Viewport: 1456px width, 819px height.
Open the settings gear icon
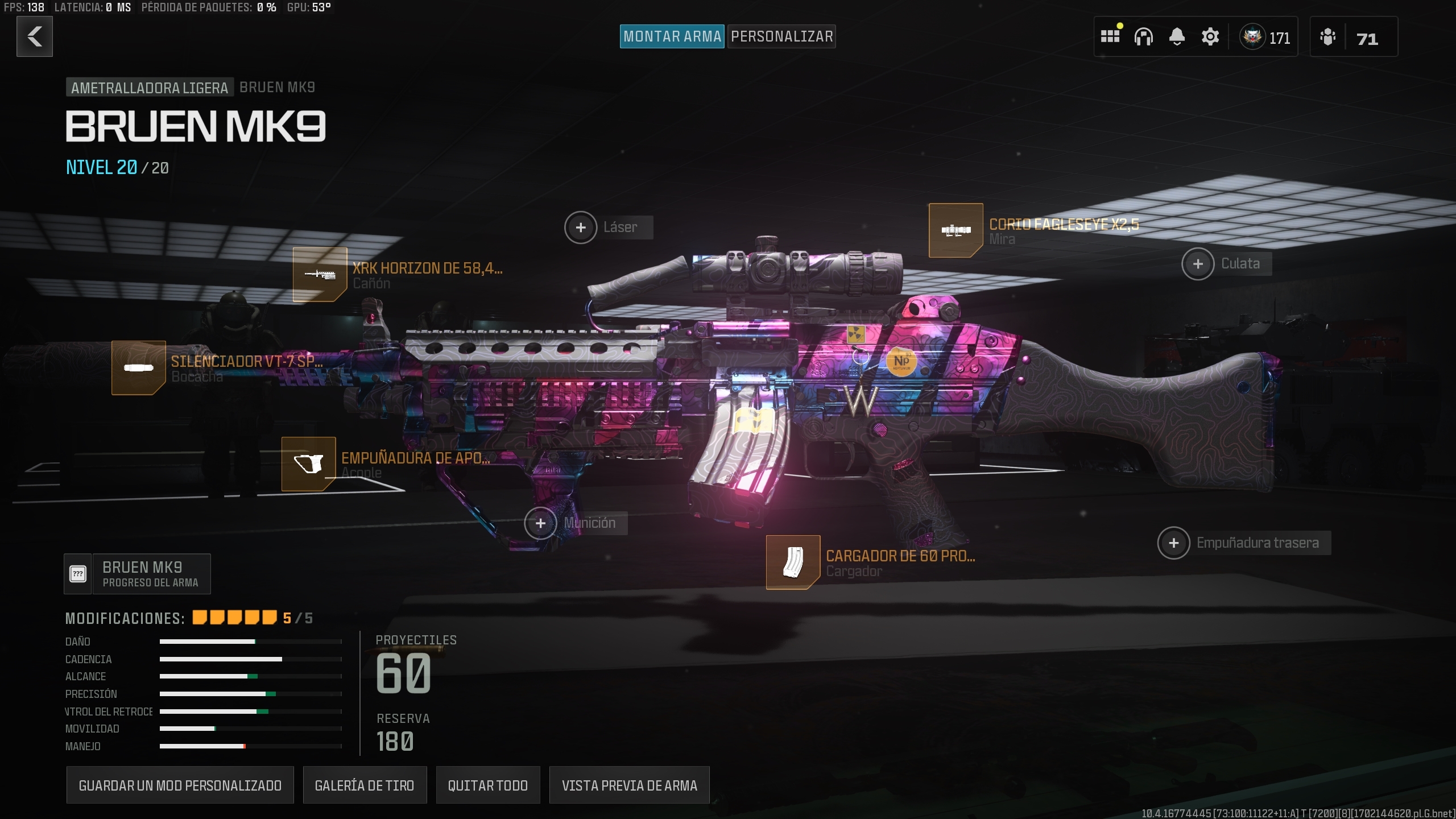pos(1210,36)
